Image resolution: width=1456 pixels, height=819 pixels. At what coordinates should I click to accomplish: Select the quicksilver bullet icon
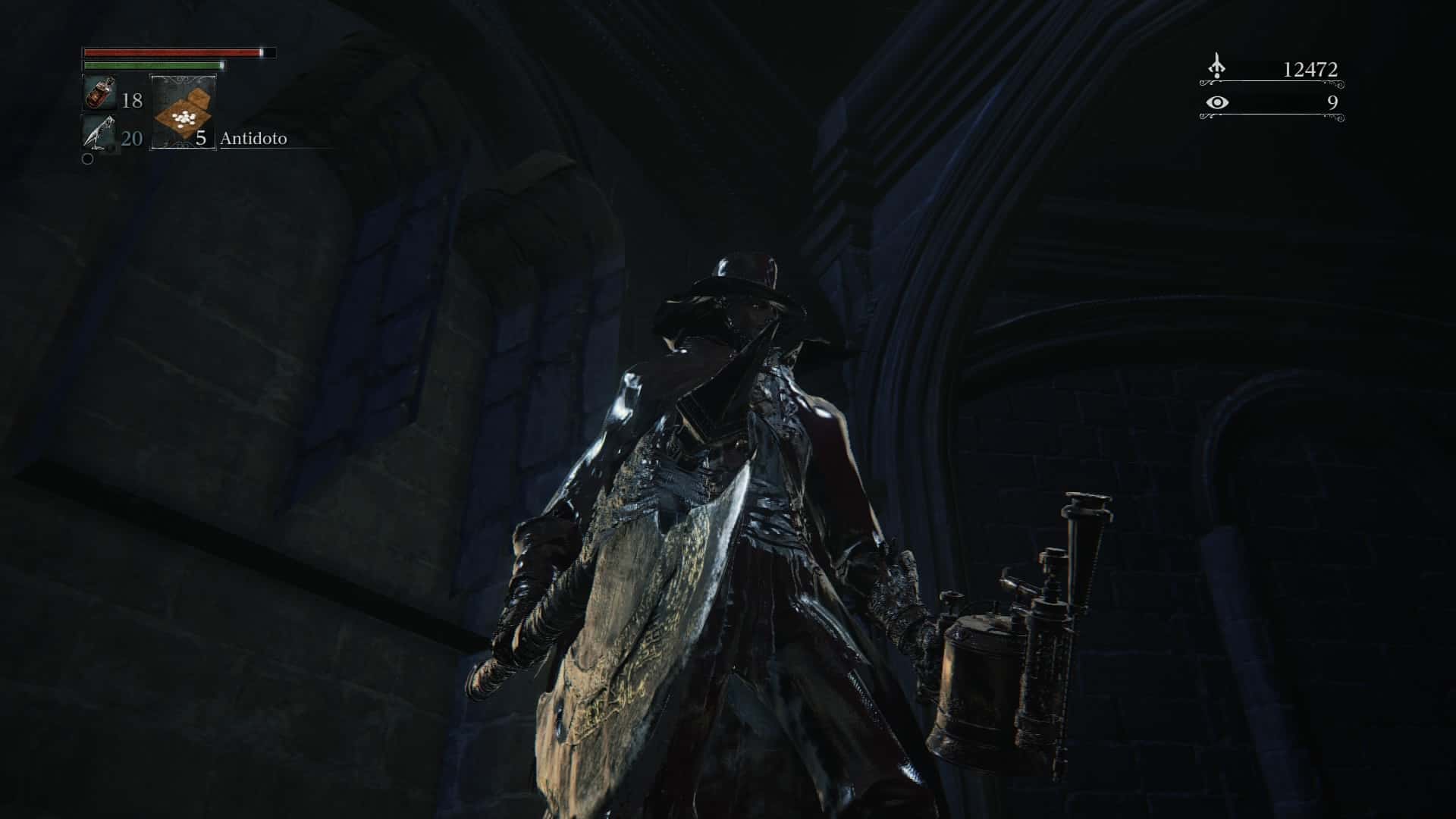[99, 133]
